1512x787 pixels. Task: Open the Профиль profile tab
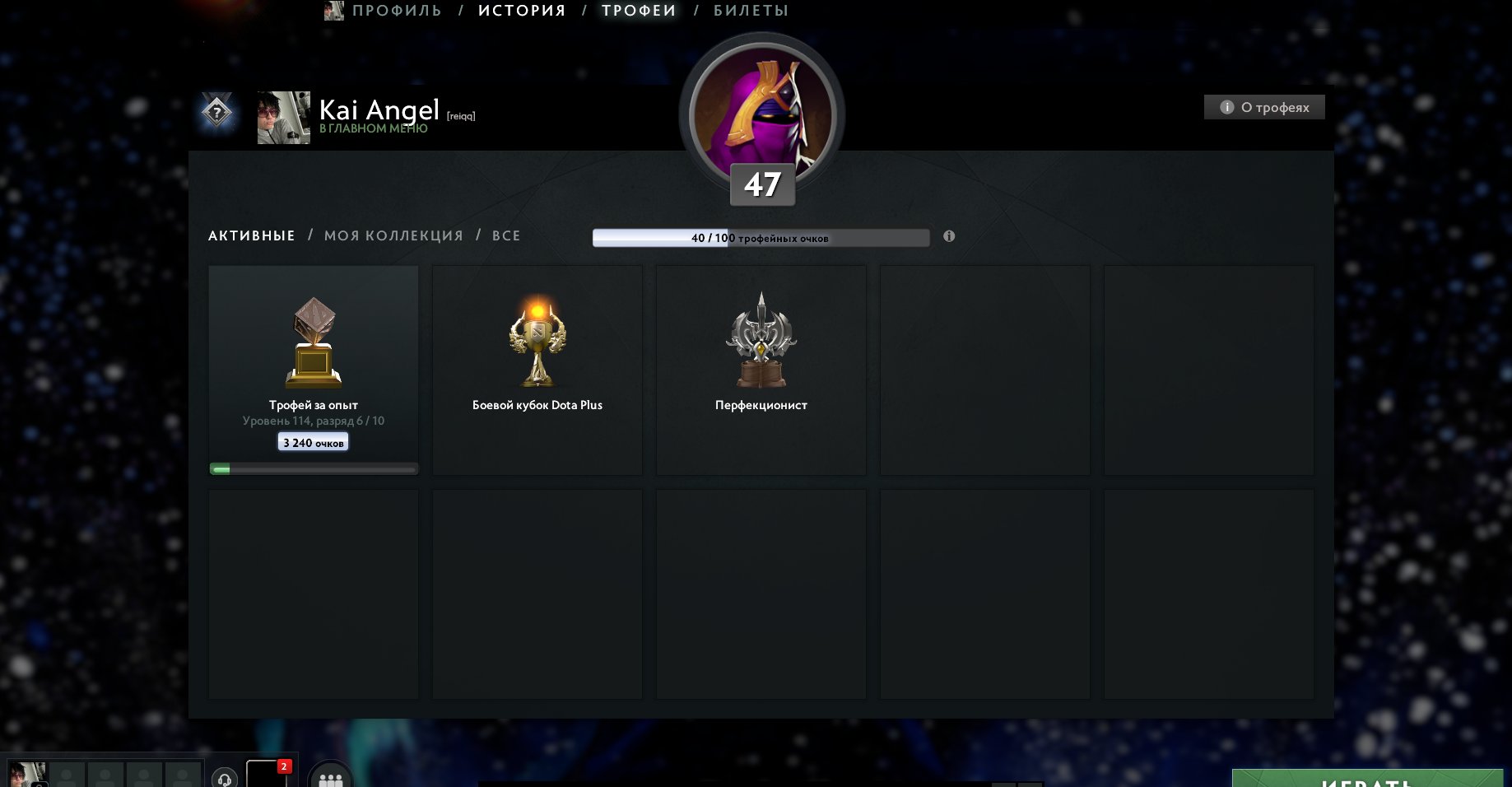[x=396, y=11]
